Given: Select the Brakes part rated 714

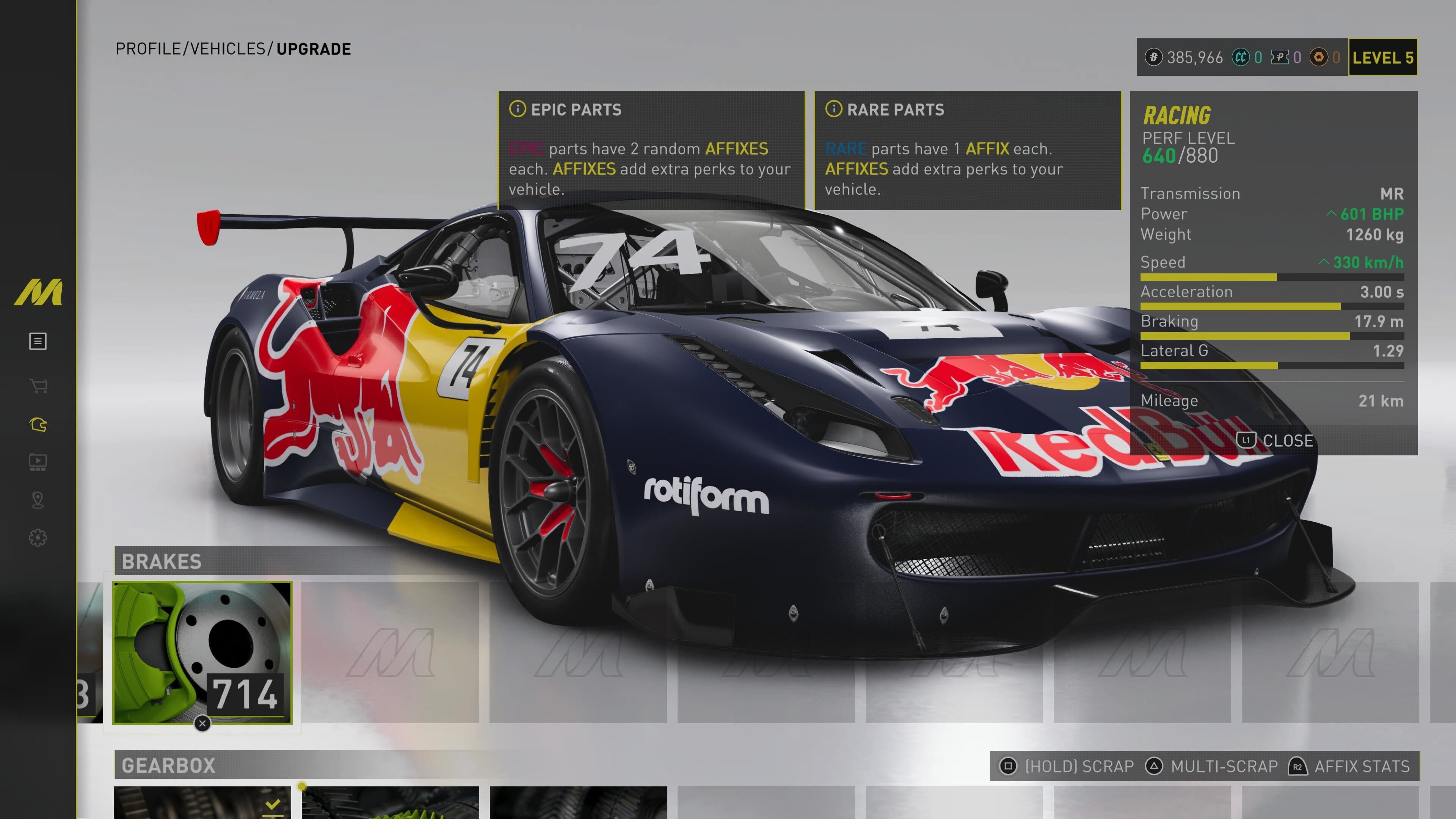Looking at the screenshot, I should click(x=202, y=652).
